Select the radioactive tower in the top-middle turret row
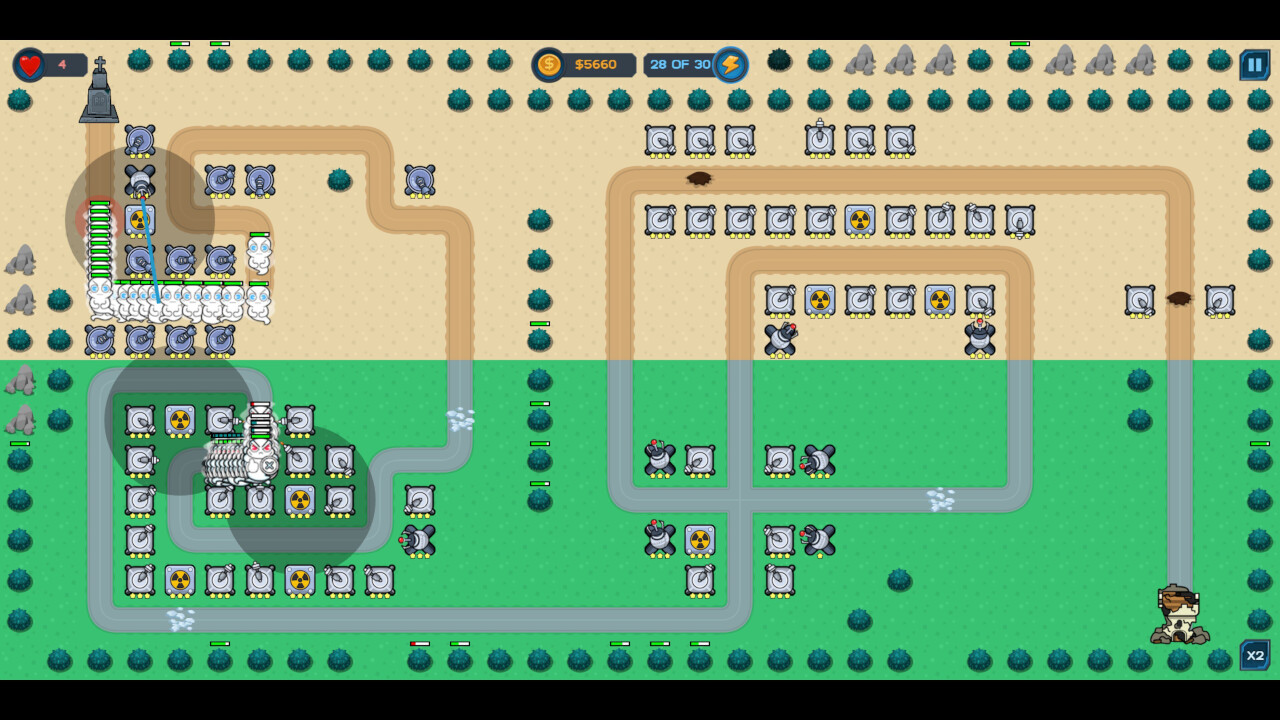Screen dimensions: 1280x720 pyautogui.click(x=860, y=220)
